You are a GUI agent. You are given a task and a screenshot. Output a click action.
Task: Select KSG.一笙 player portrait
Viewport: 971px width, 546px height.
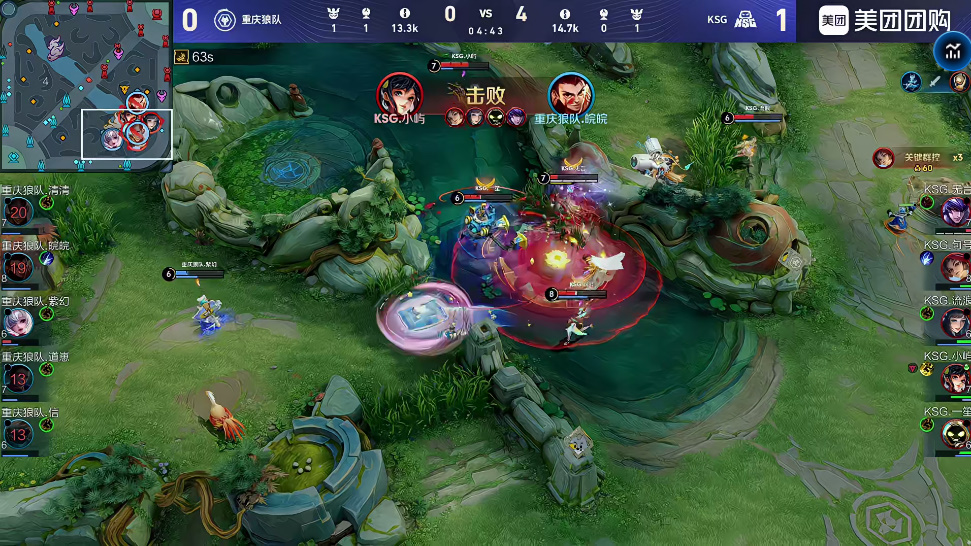click(955, 434)
